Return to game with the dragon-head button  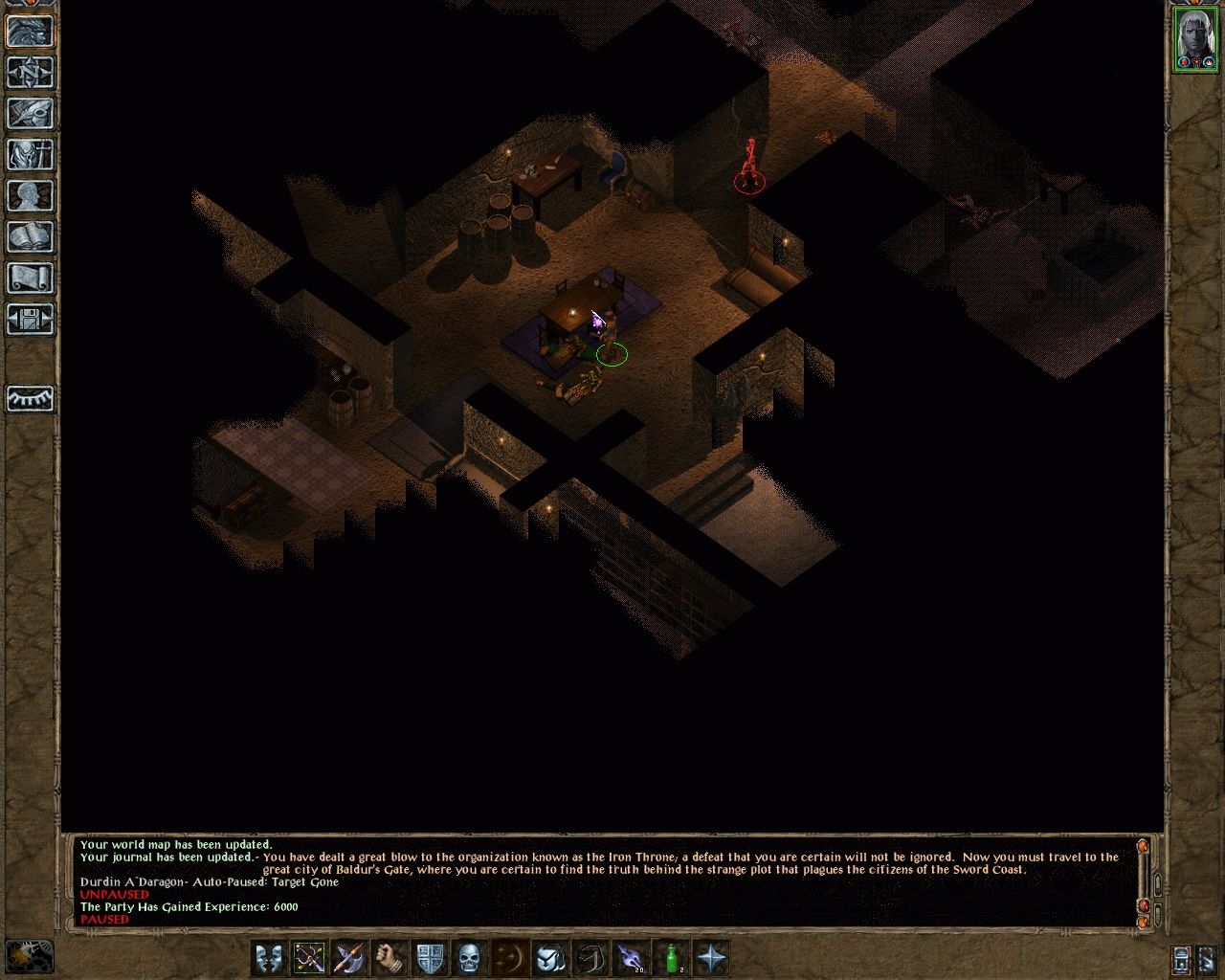tap(31, 31)
